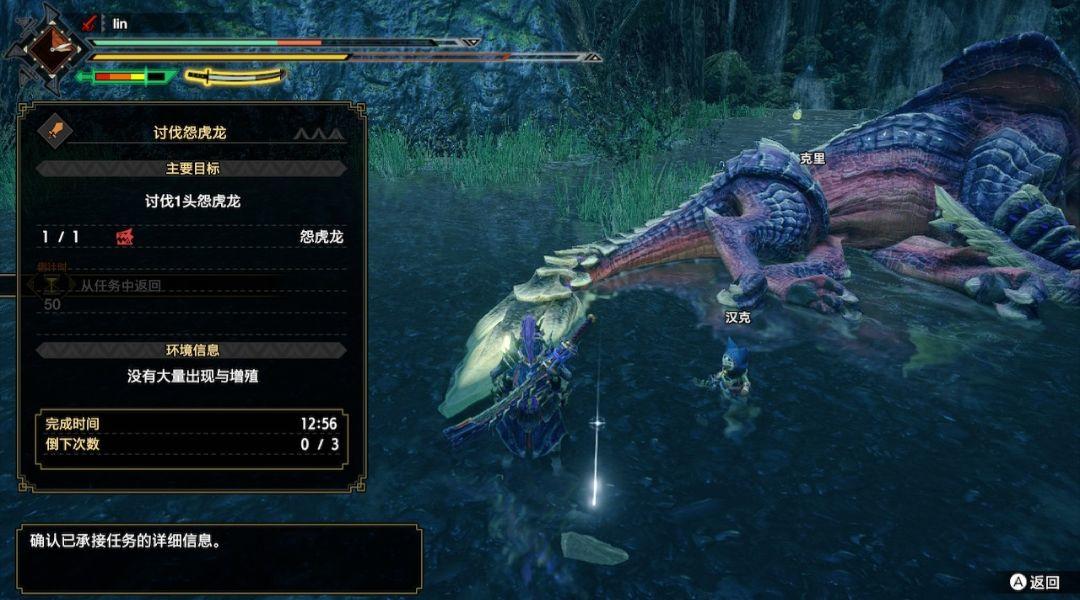Select the 环境信息 section header
The image size is (1080, 600).
192,350
